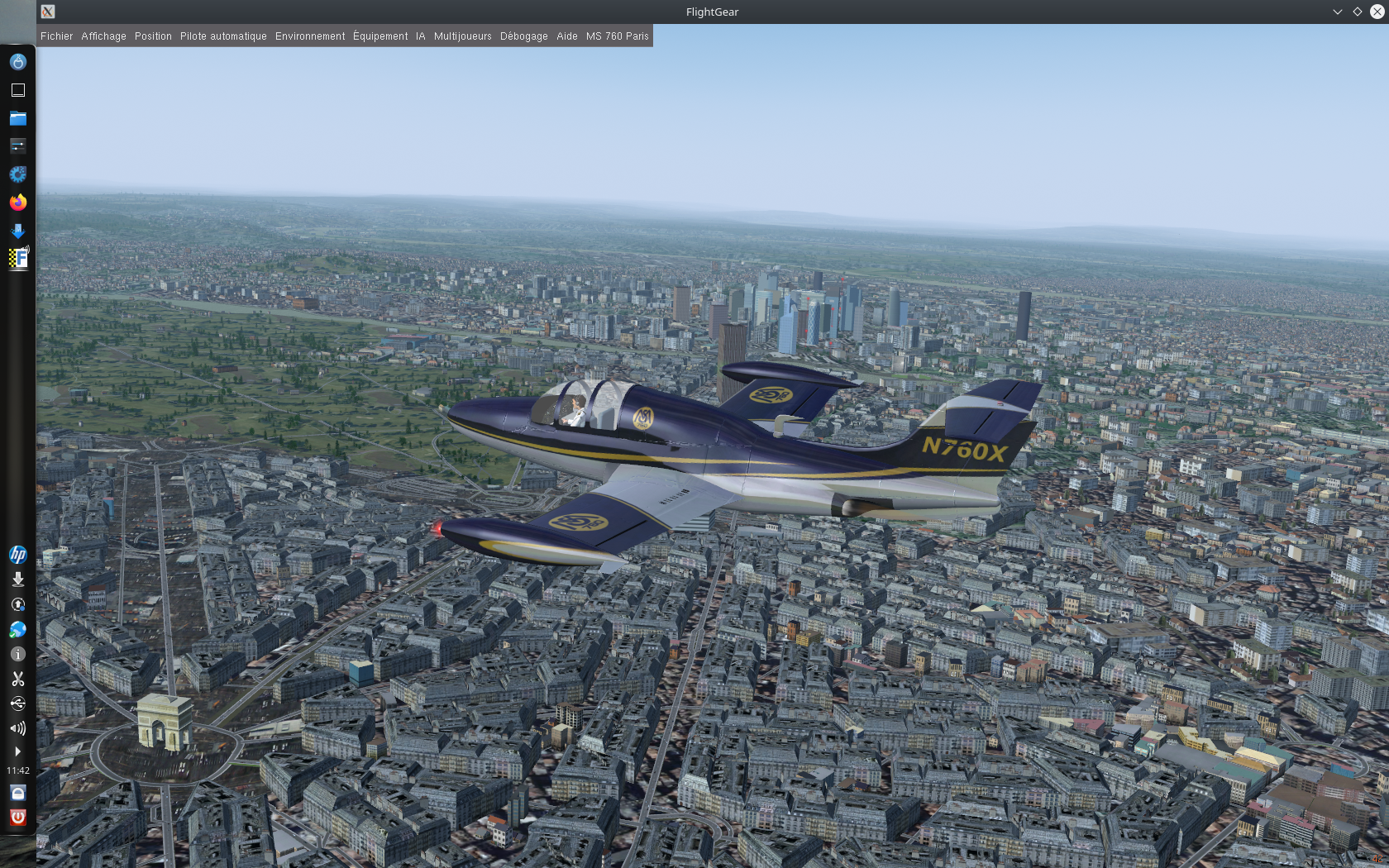This screenshot has height=868, width=1389.
Task: Close the FlightGear window
Action: 1377,12
